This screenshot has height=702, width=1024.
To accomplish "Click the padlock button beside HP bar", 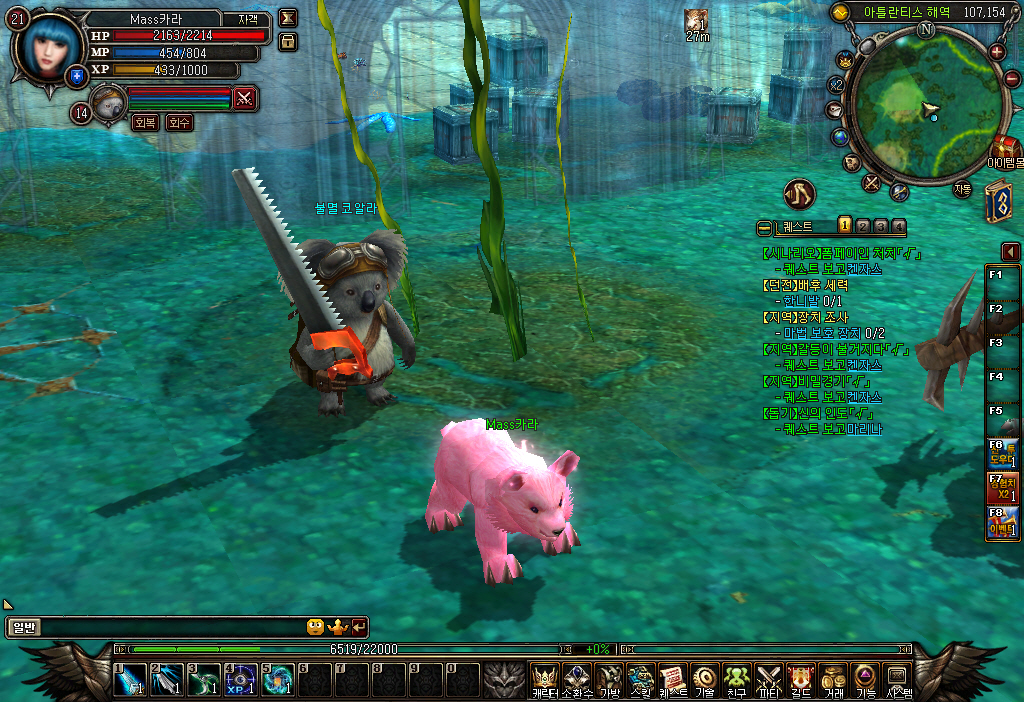I will (x=288, y=41).
